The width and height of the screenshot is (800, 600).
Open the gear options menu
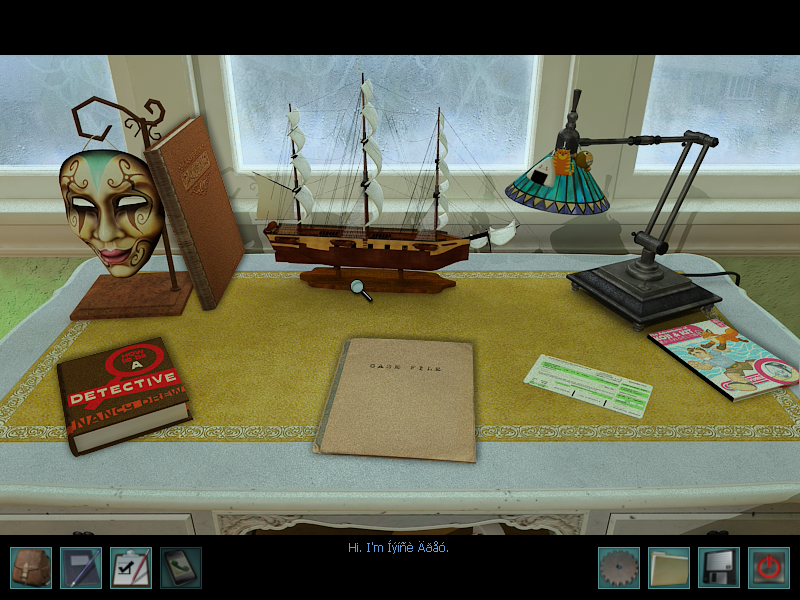pos(618,567)
